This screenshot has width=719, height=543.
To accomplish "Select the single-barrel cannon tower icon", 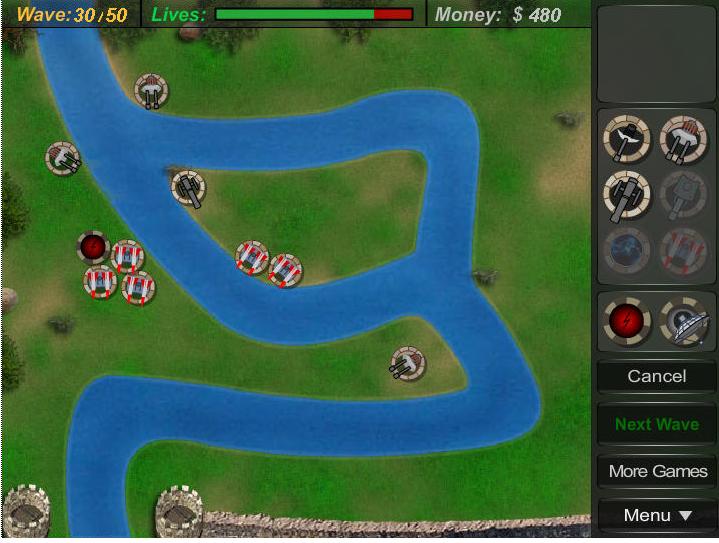I will point(628,140).
